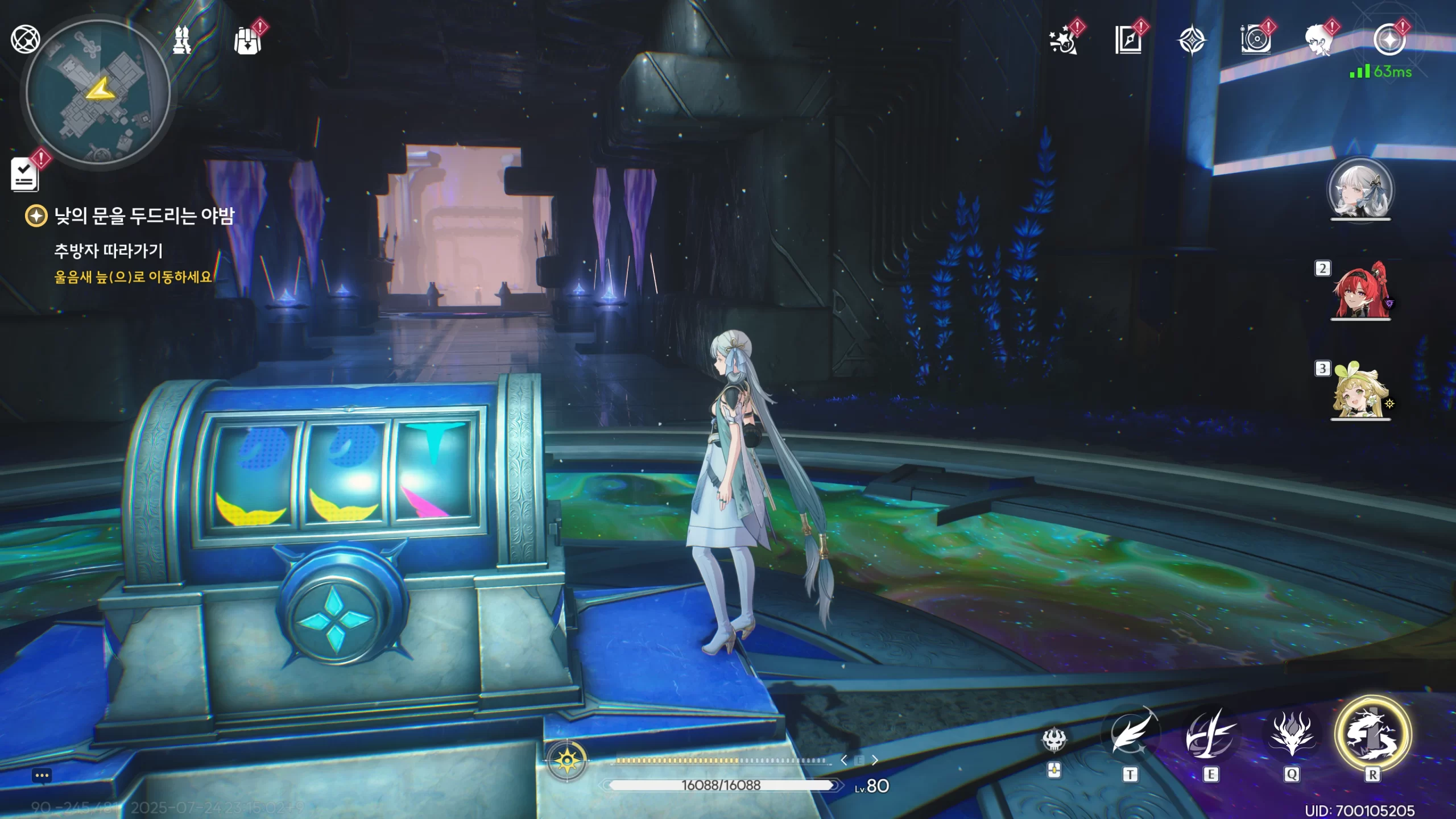Screen dimensions: 1456x819
Task: Open the disc record icon
Action: 1255,41
